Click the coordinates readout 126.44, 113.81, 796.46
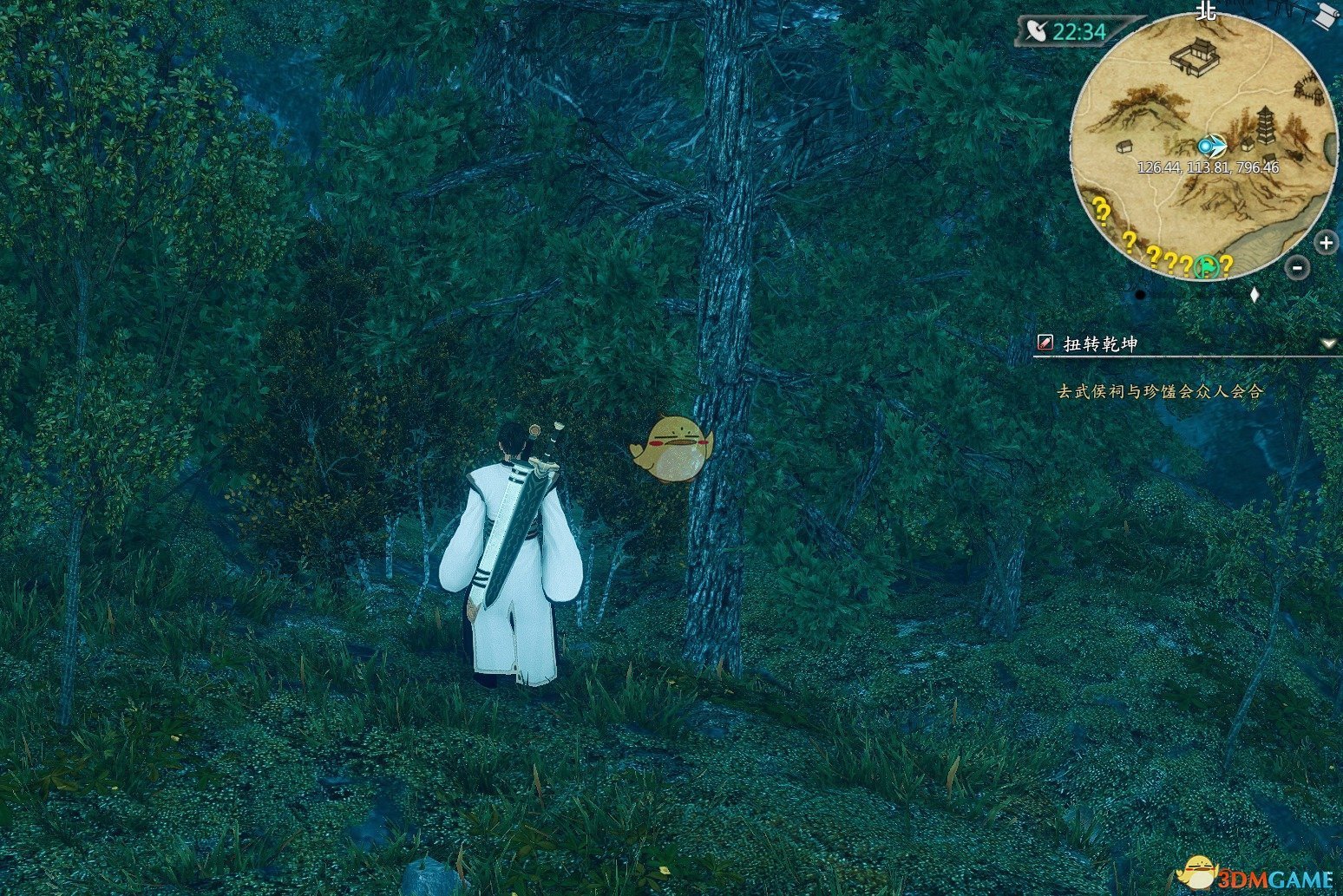Viewport: 1343px width, 896px height. (1209, 166)
